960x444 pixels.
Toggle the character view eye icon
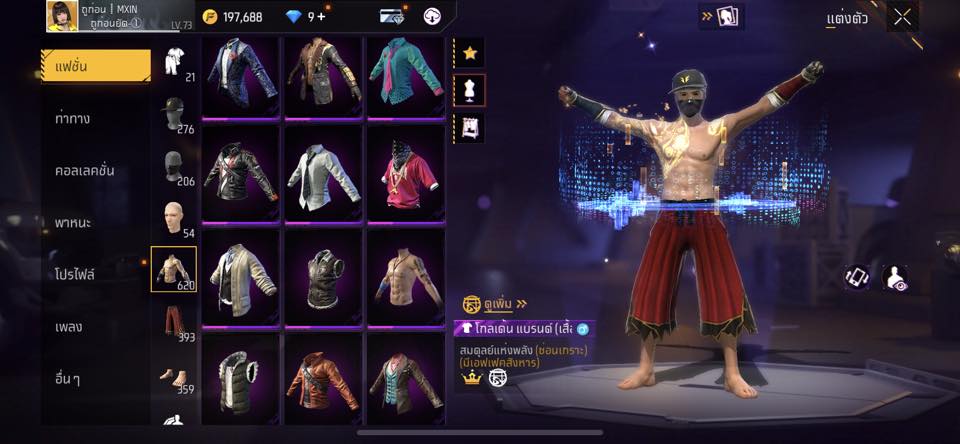click(896, 279)
